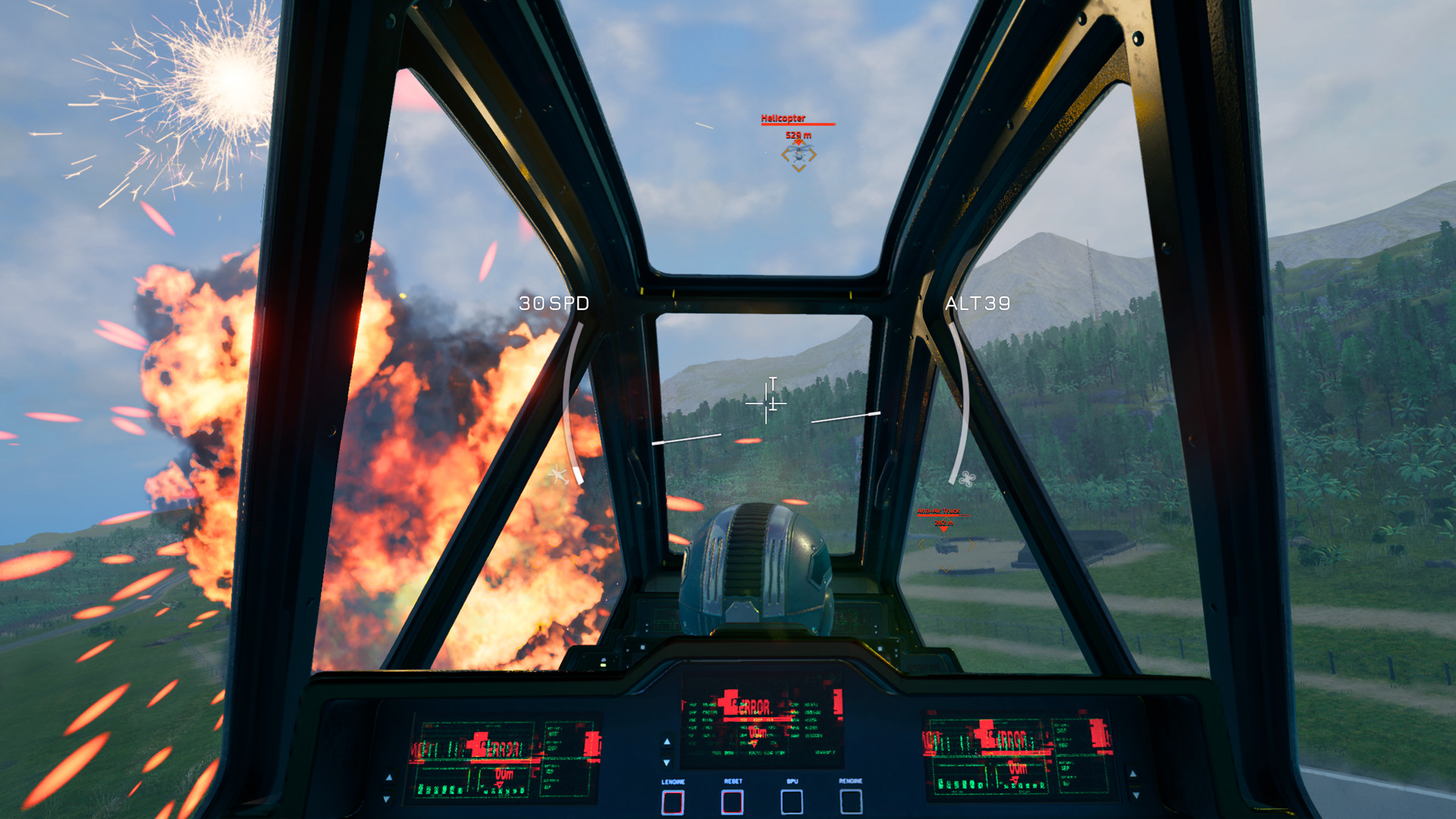Click the up arrow beside the center display
The height and width of the screenshot is (819, 1456).
[667, 742]
